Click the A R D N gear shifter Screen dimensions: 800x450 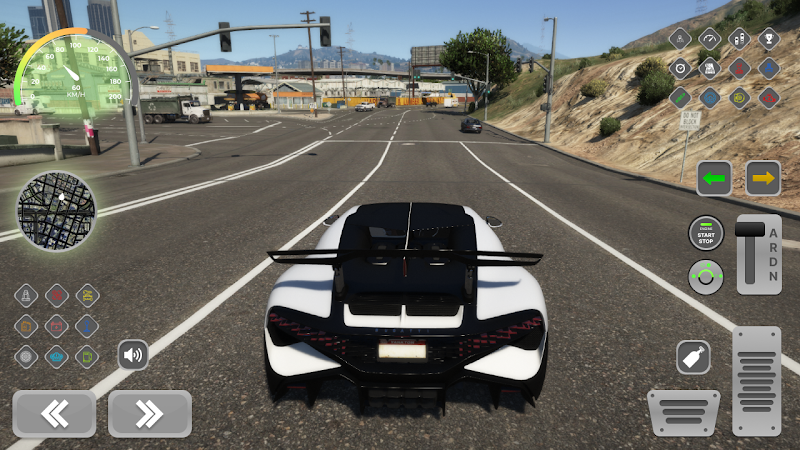(759, 254)
